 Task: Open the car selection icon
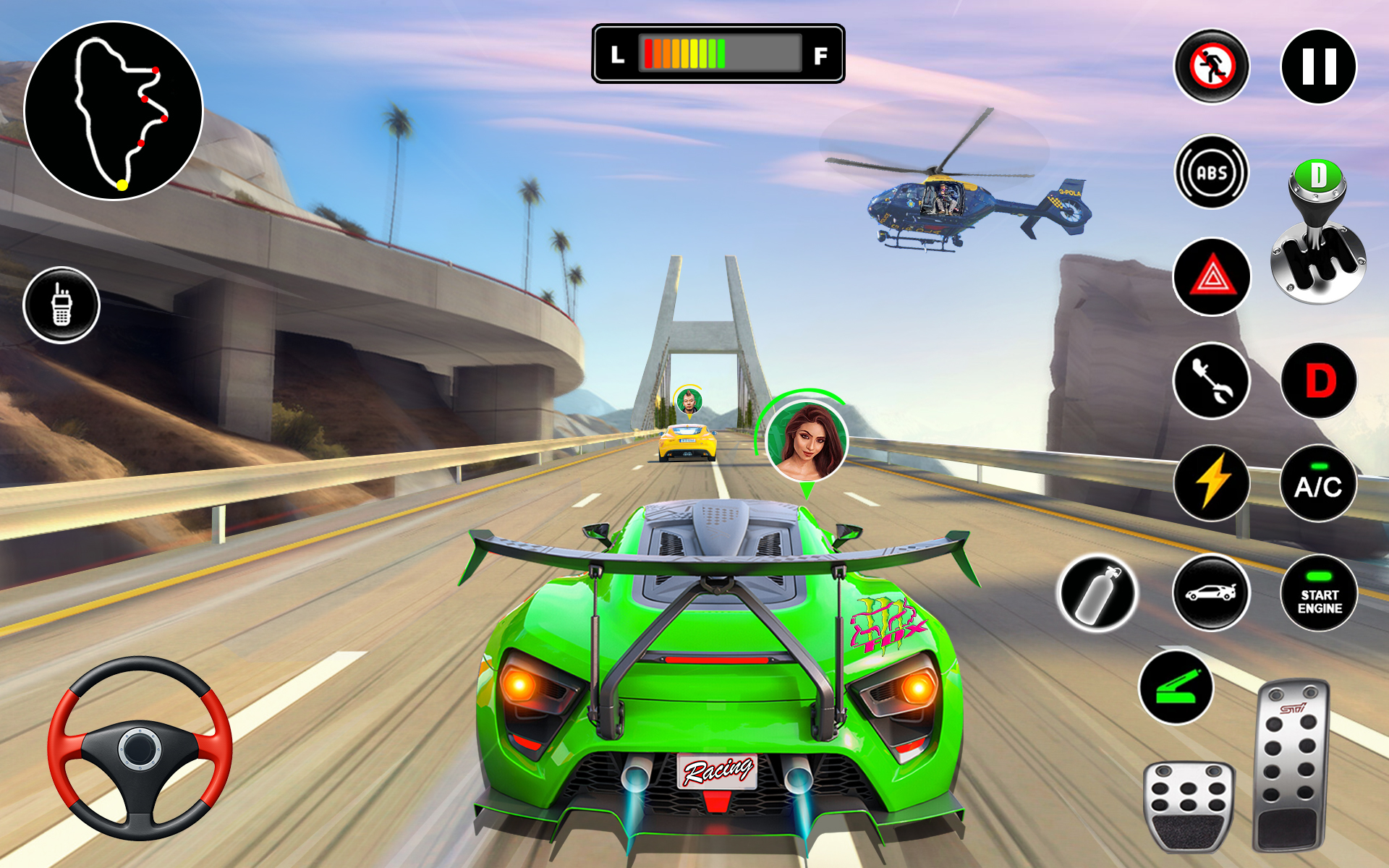(x=1210, y=593)
